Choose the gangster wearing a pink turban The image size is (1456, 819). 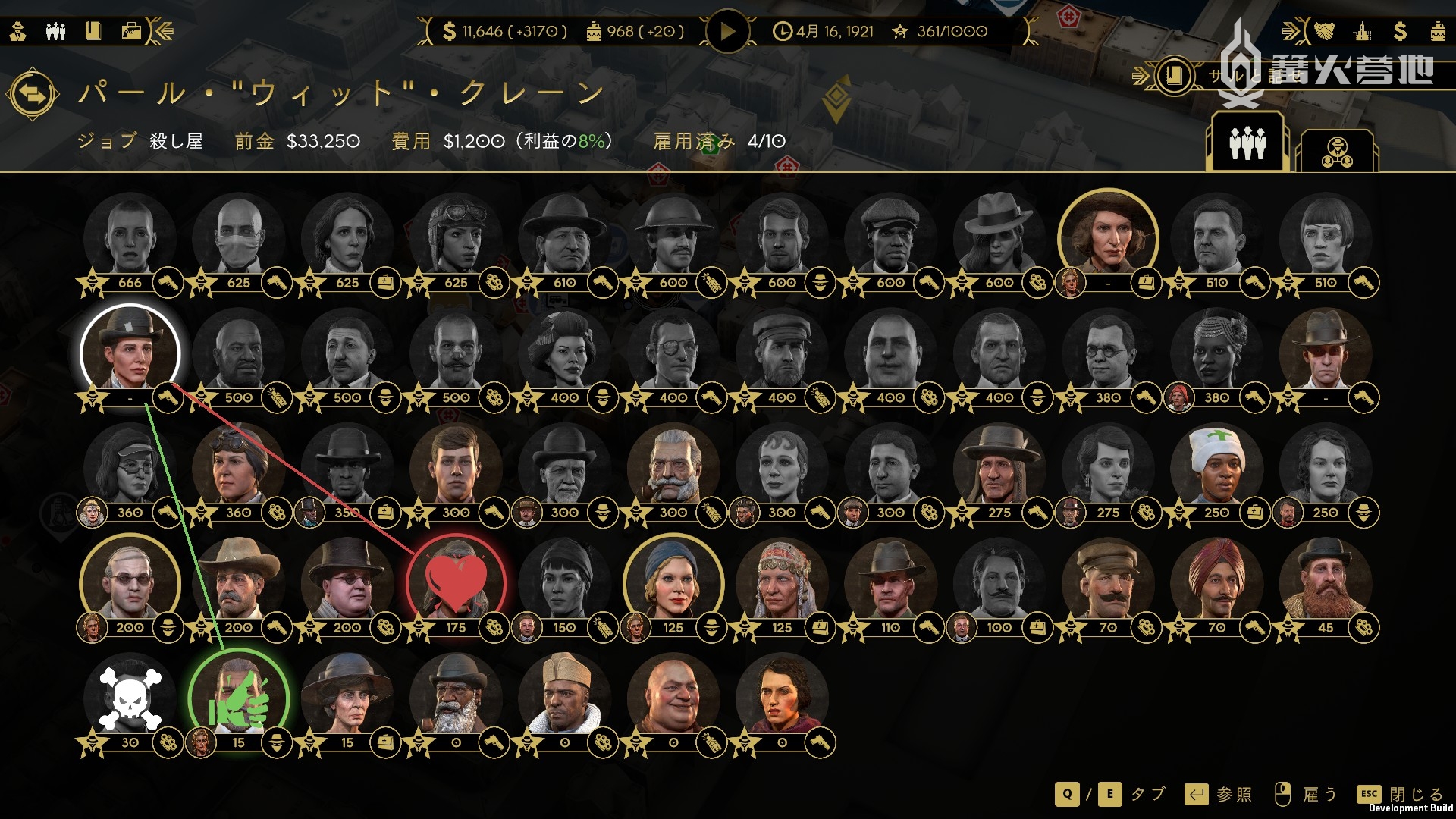coord(1216,582)
